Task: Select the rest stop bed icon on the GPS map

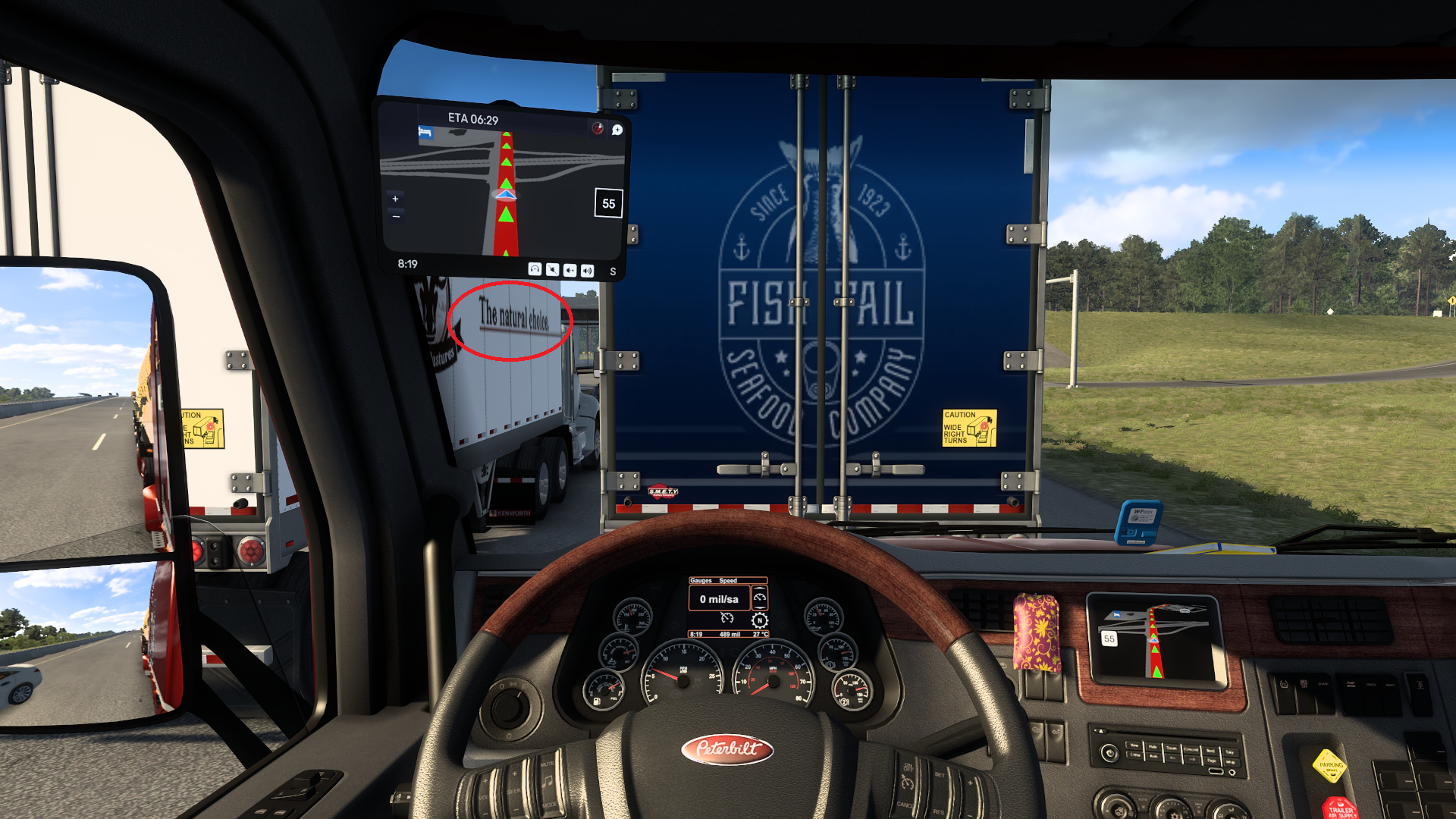Action: [x=425, y=132]
